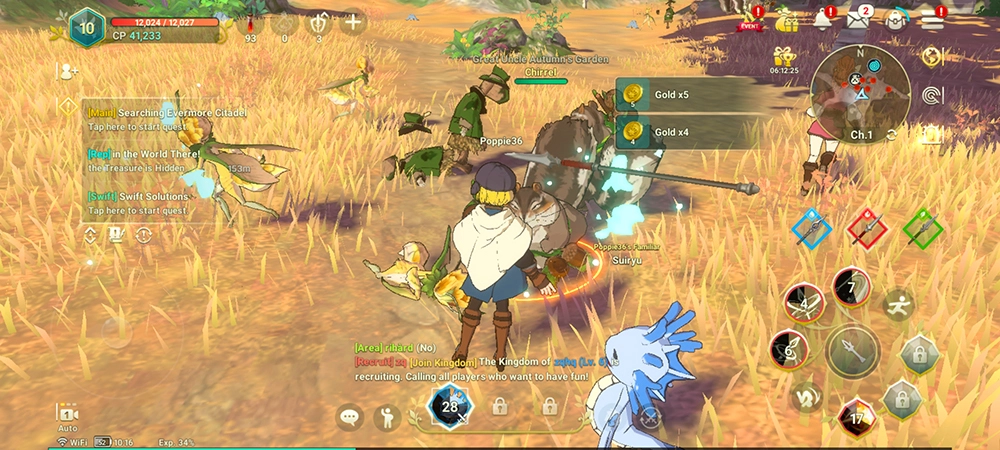Screen dimensions: 1000x450
Task: Open the add party member icon
Action: click(x=68, y=71)
